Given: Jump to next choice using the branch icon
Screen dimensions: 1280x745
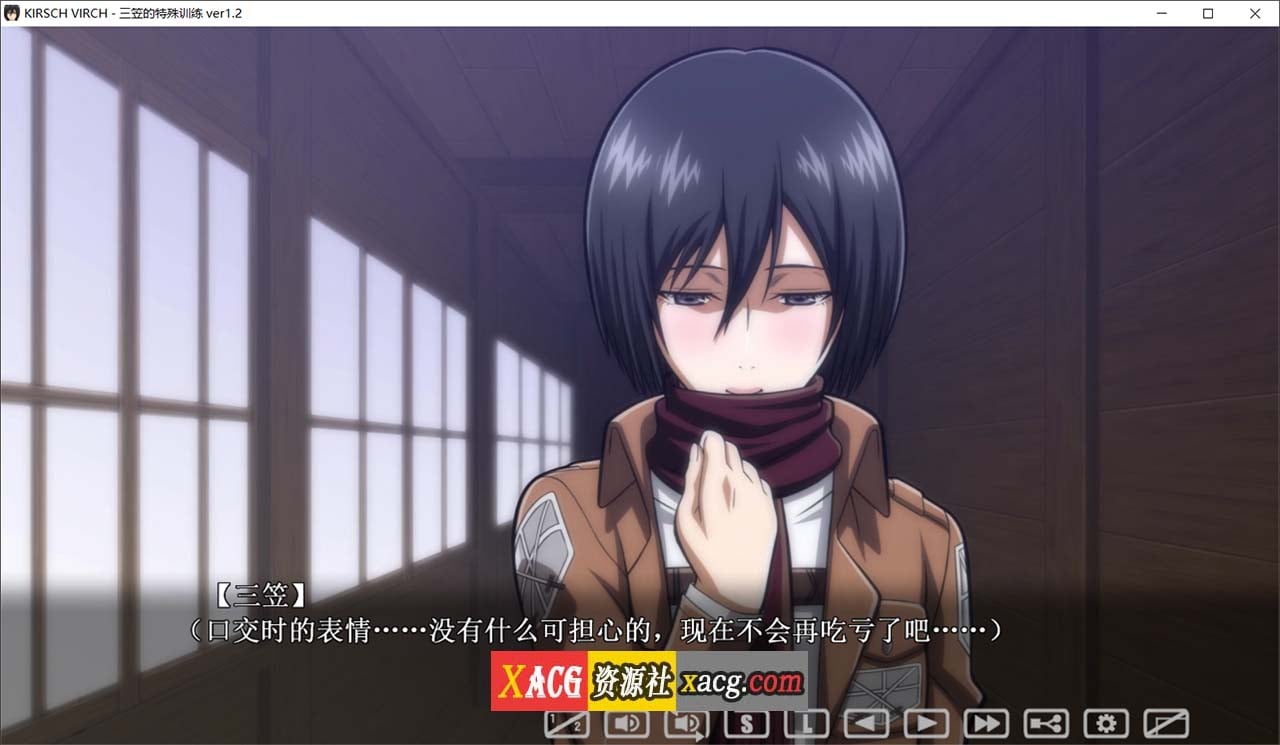Looking at the screenshot, I should click(1047, 722).
